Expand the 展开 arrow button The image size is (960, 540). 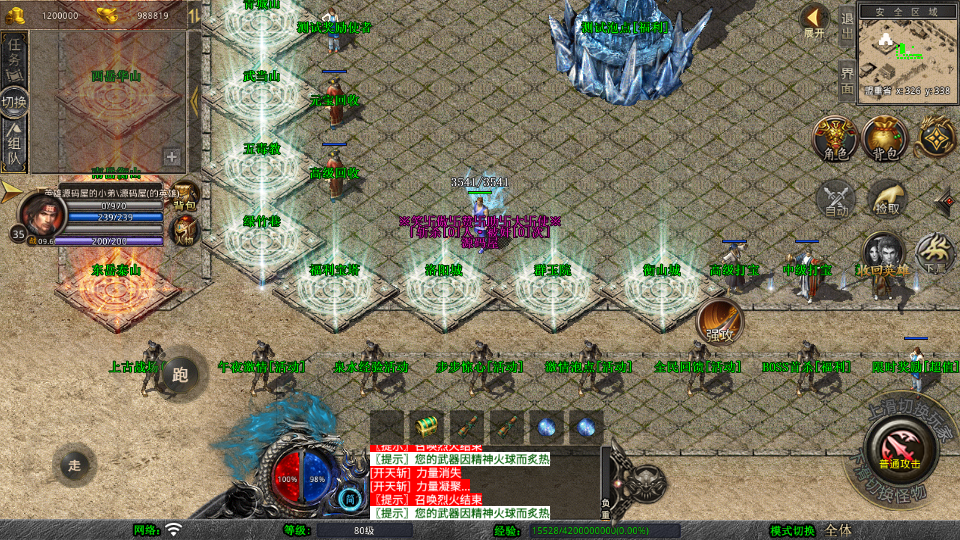point(816,19)
